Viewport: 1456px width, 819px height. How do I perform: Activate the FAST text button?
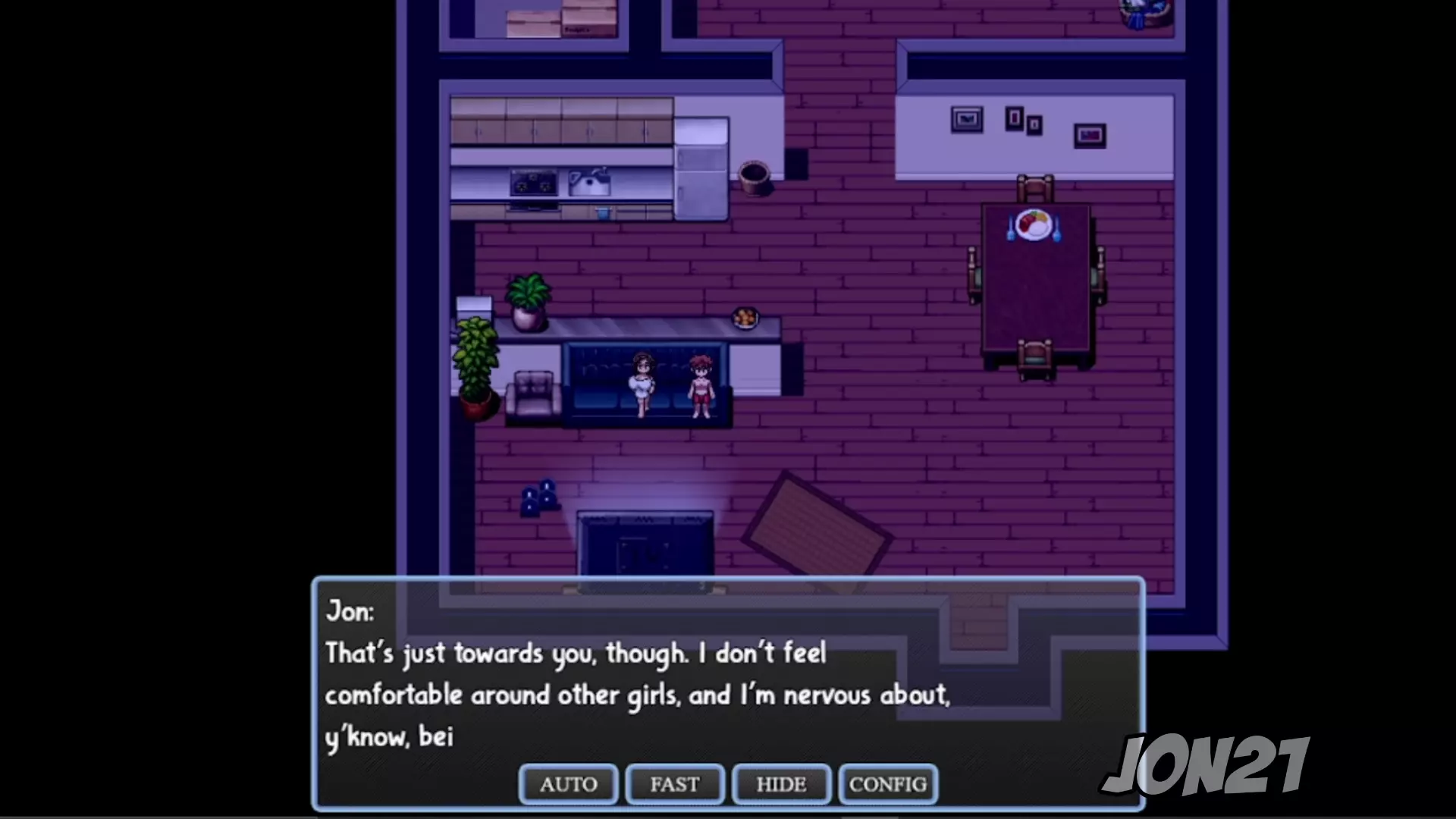[675, 784]
